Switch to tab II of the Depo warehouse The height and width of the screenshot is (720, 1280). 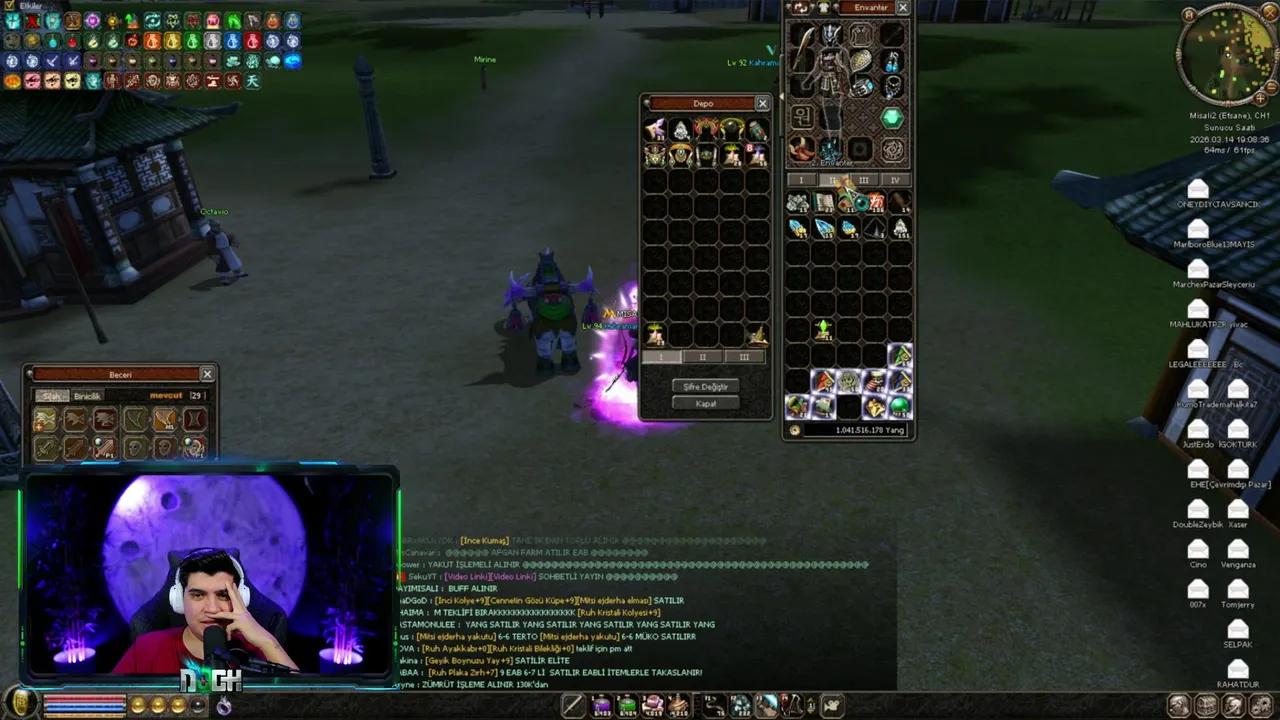coord(701,356)
